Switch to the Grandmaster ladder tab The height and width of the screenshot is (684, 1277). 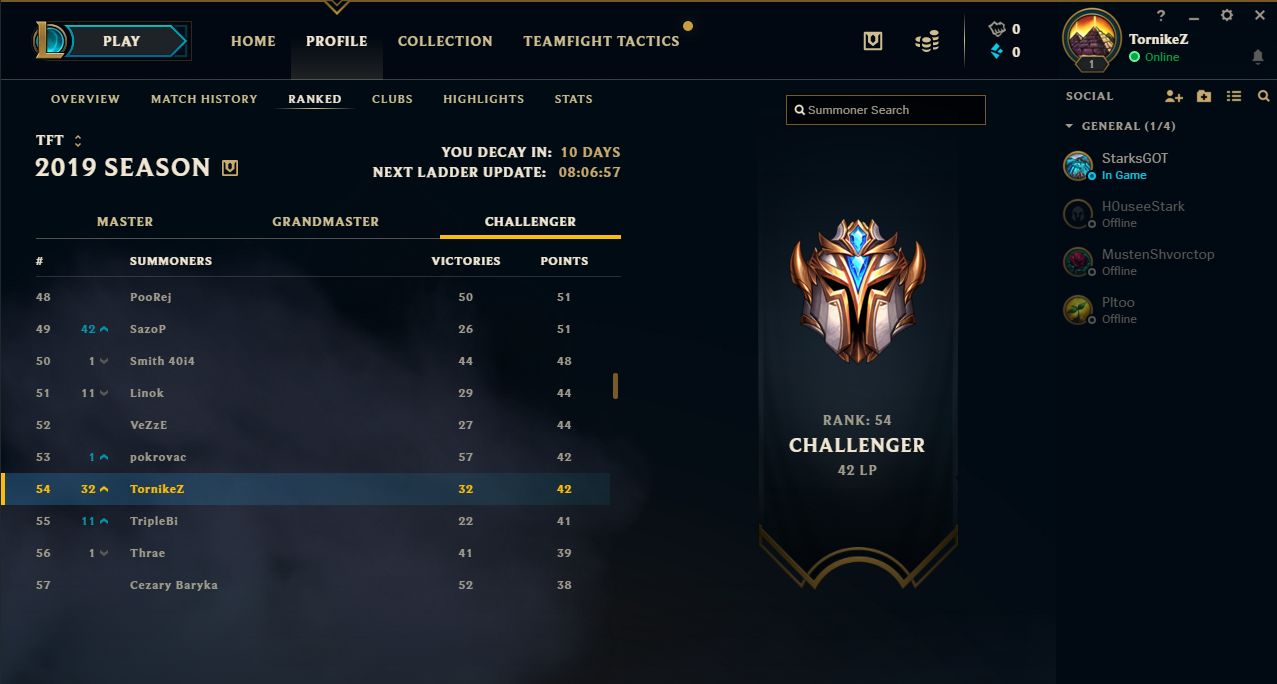point(325,221)
